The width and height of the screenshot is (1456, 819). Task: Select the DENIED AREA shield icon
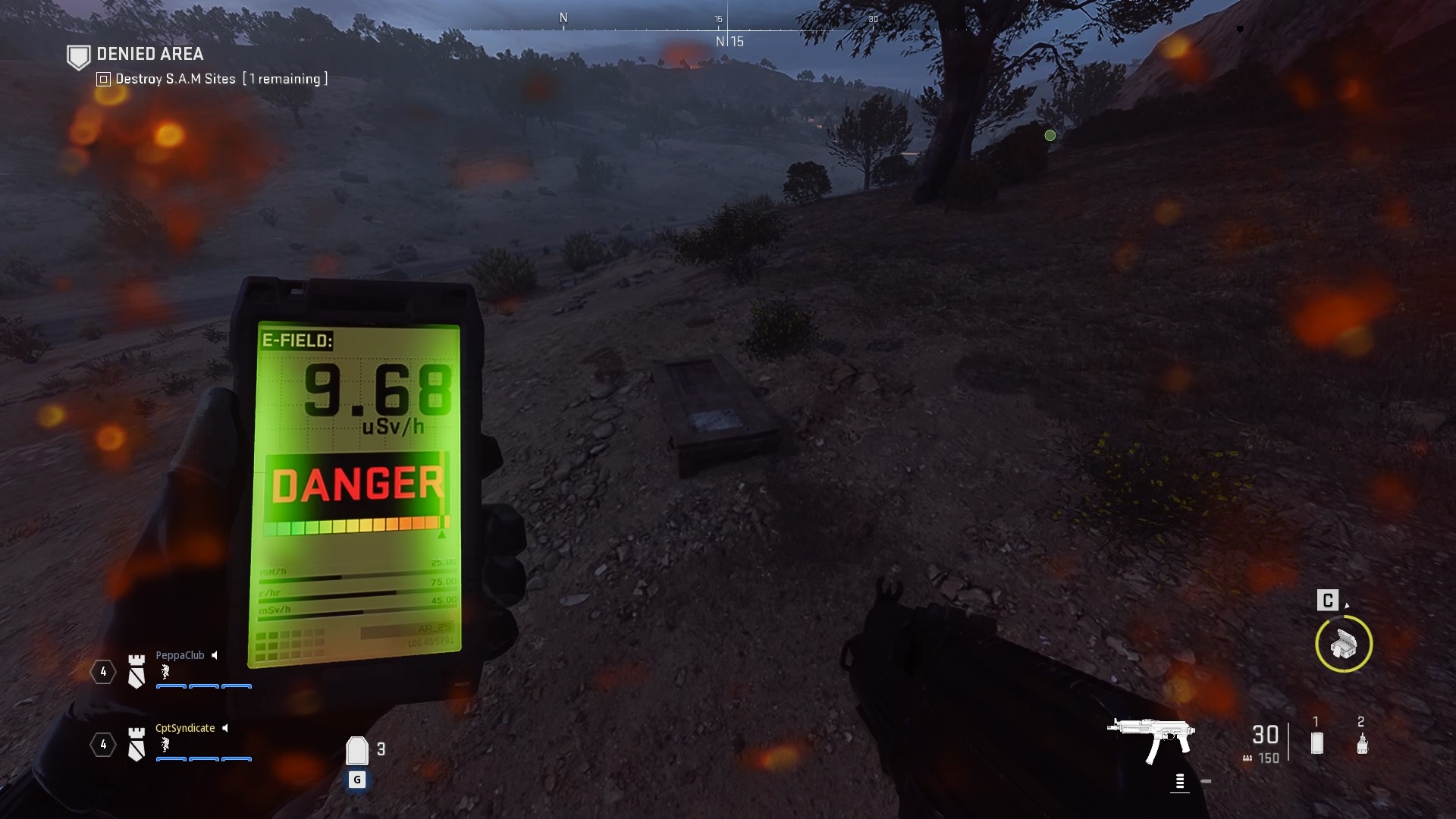(x=78, y=55)
